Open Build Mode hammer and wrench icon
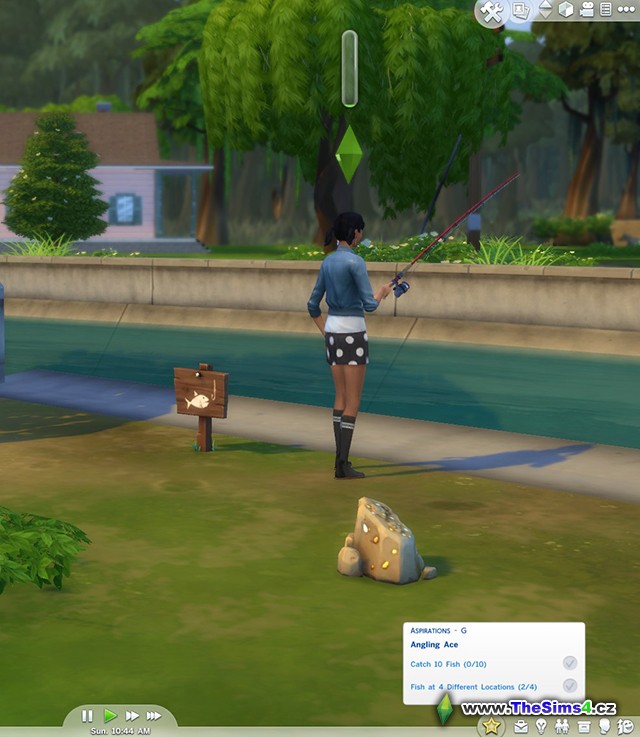Screen dimensions: 640x737 (491, 11)
